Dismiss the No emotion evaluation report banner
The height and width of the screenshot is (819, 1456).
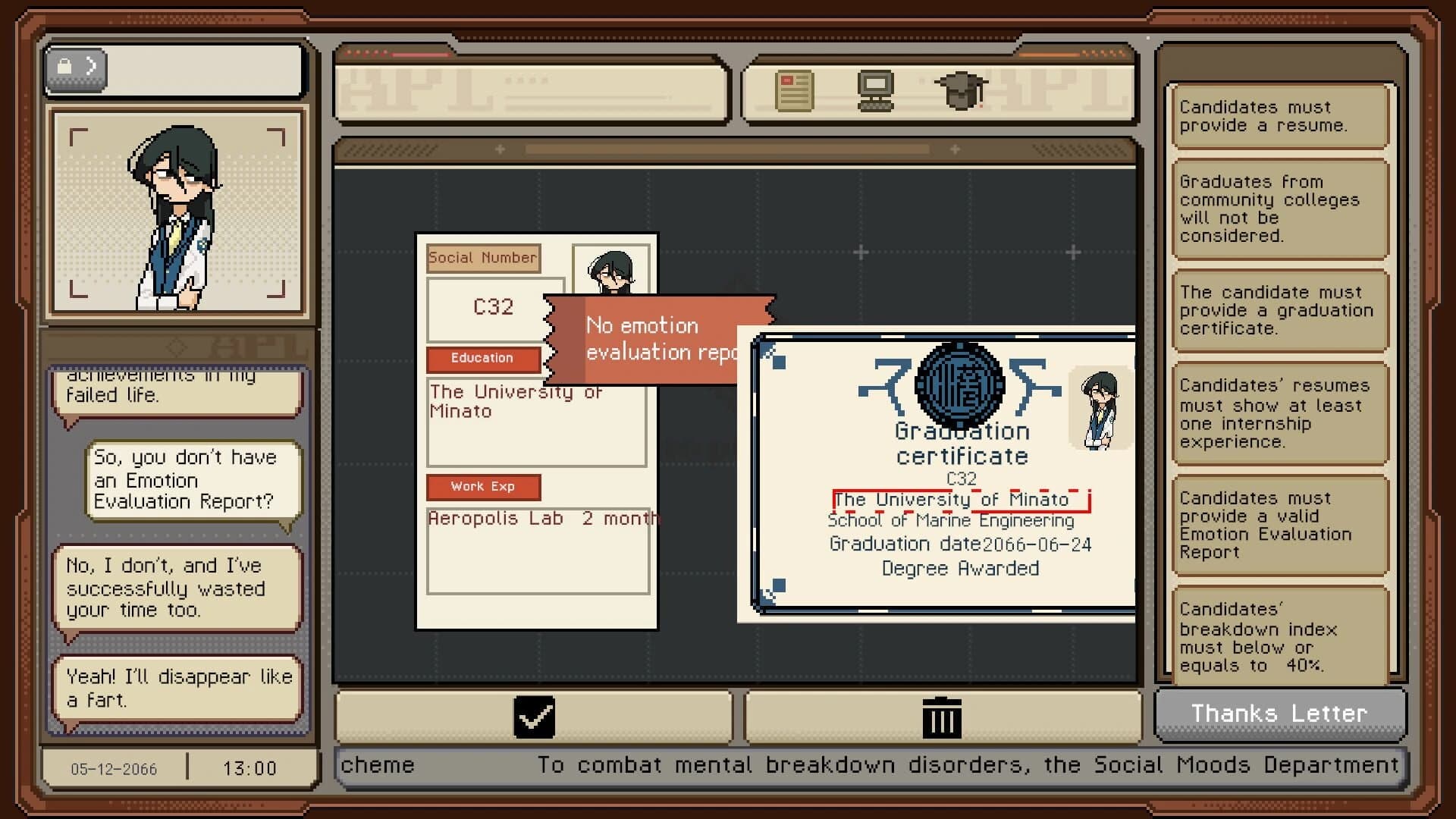coord(660,339)
